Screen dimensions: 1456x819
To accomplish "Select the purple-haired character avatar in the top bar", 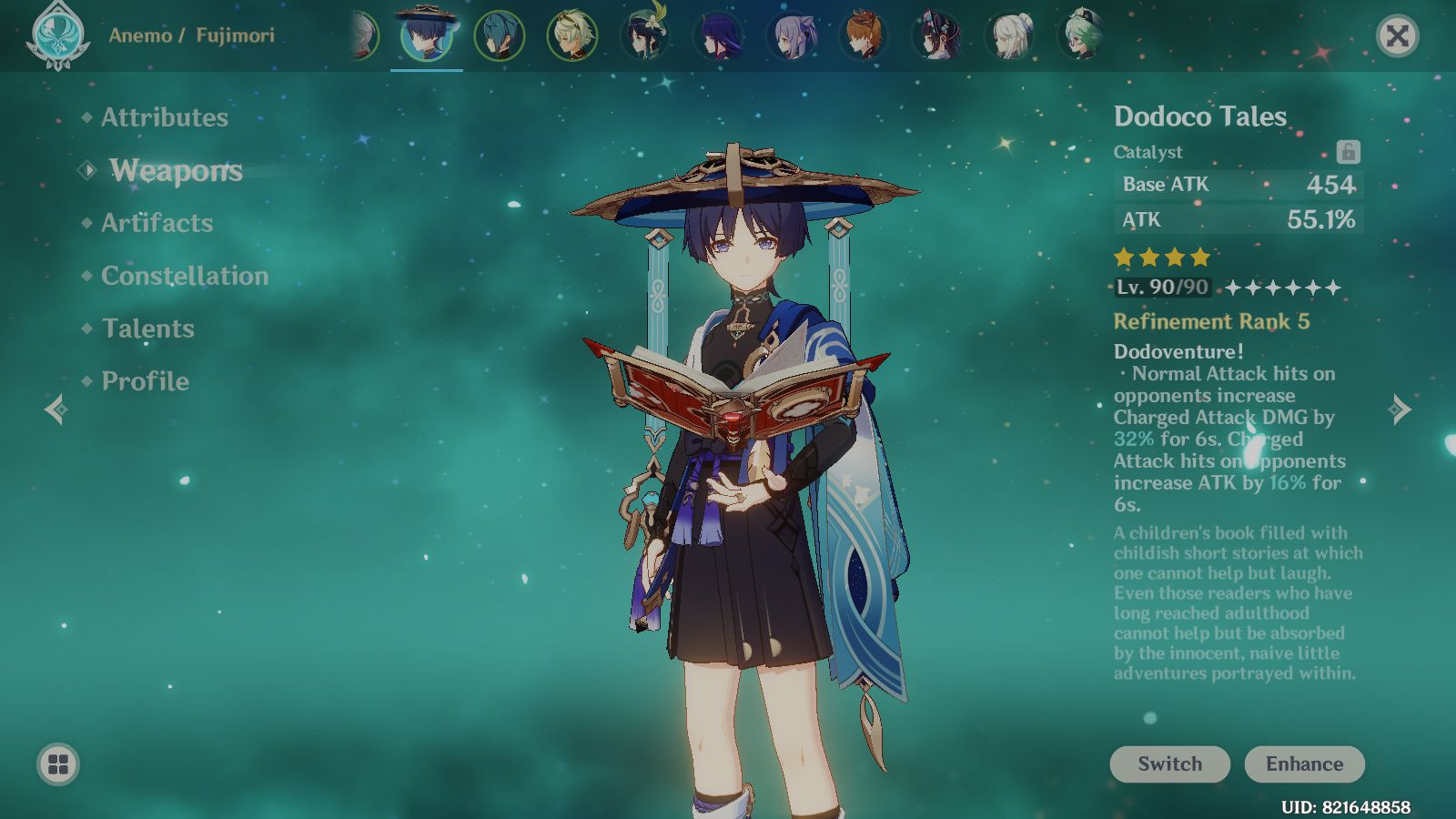I will pyautogui.click(x=719, y=34).
